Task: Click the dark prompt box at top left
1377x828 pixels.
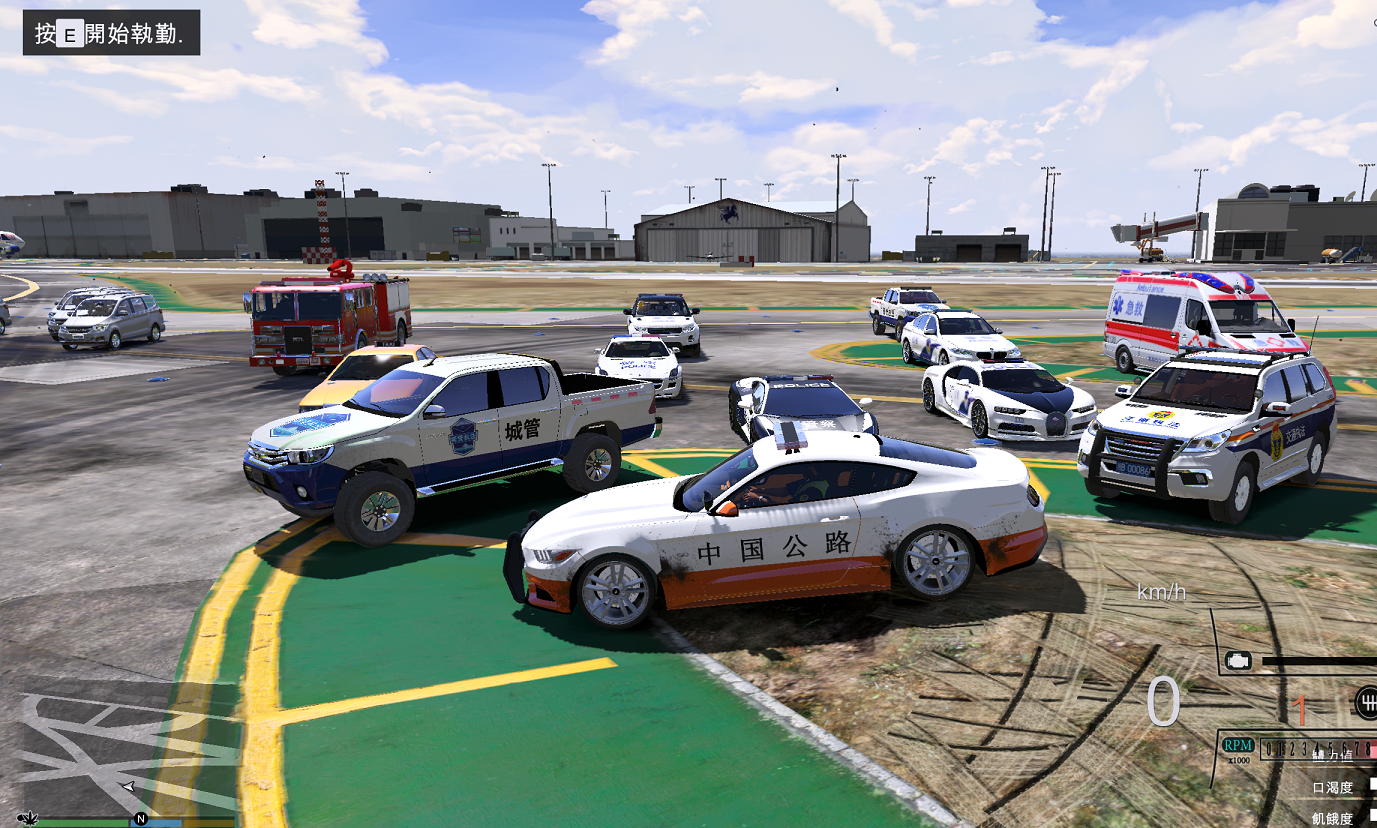Action: pos(110,32)
